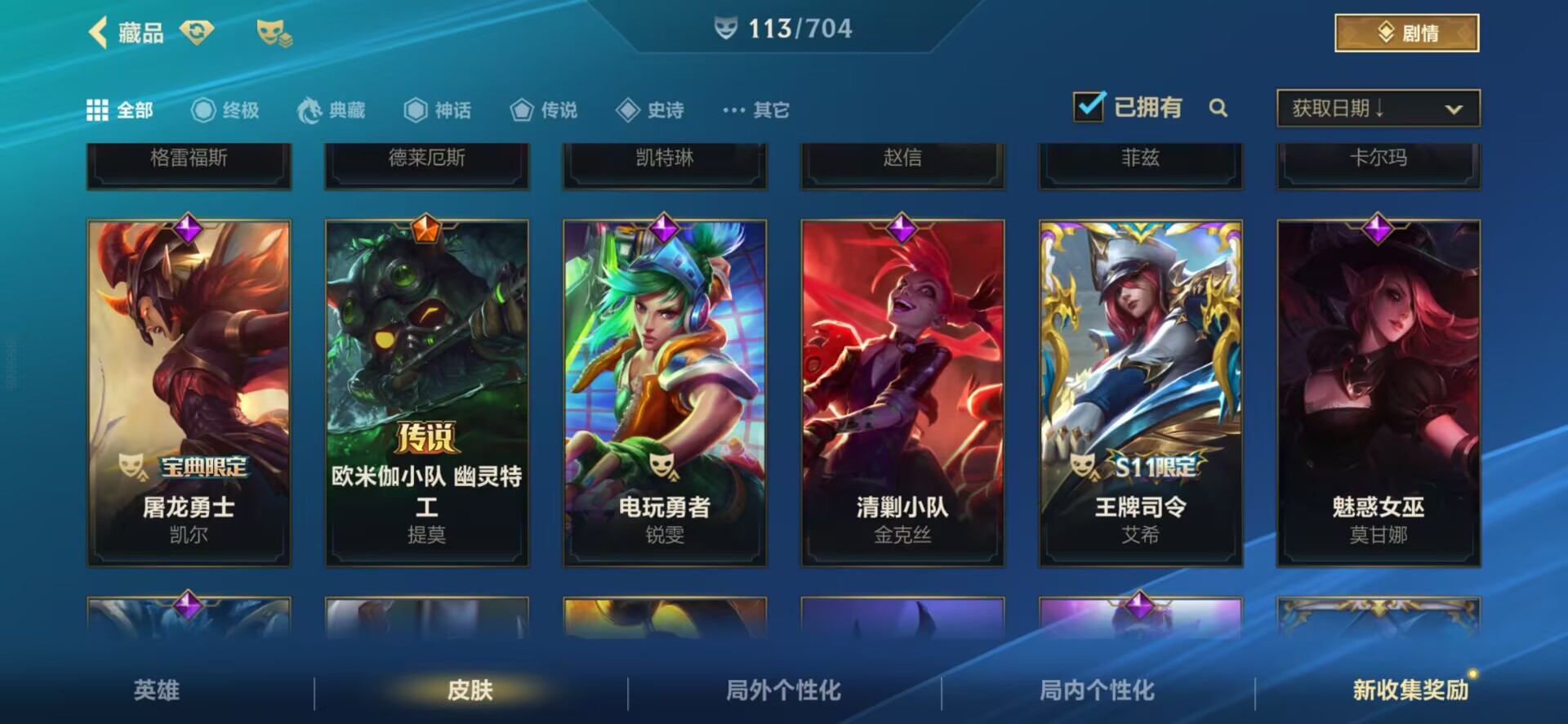The image size is (1568, 724).
Task: Open the 其它 filter options
Action: click(x=756, y=110)
